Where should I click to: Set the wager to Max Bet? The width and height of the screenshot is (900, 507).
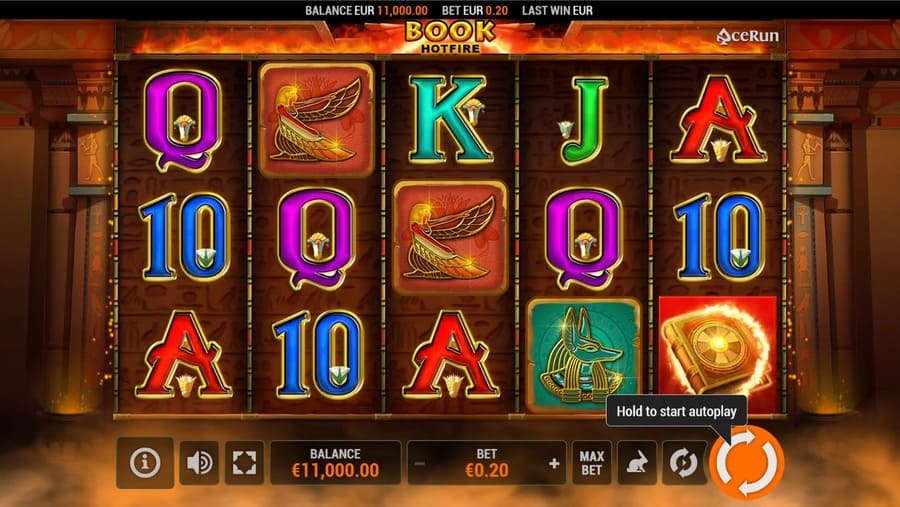click(x=592, y=463)
